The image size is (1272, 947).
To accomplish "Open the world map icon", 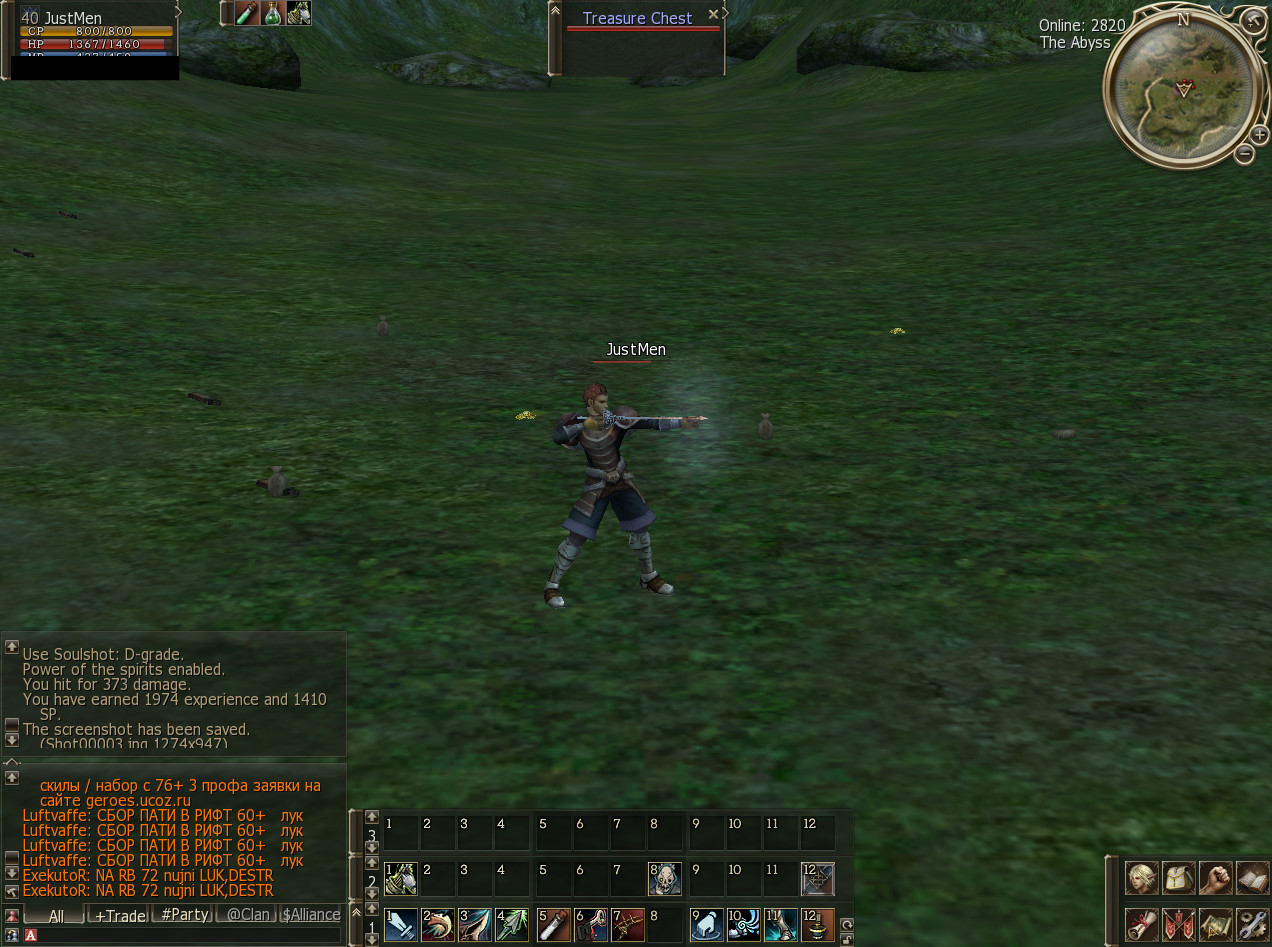I will click(x=1216, y=923).
